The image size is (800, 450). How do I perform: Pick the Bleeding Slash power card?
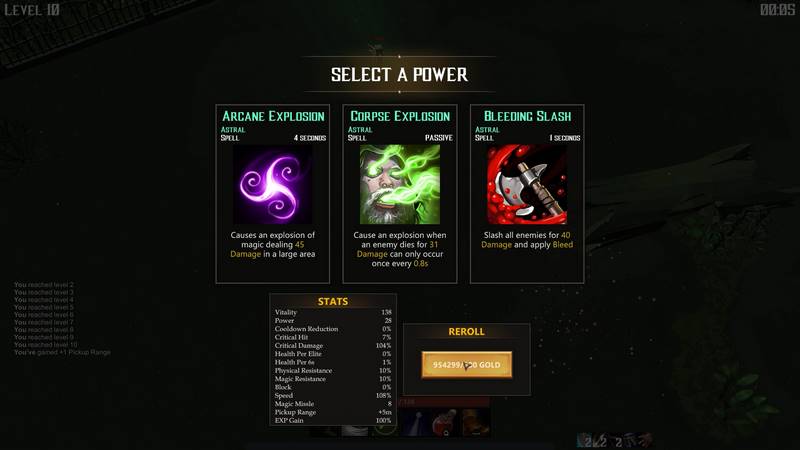527,194
